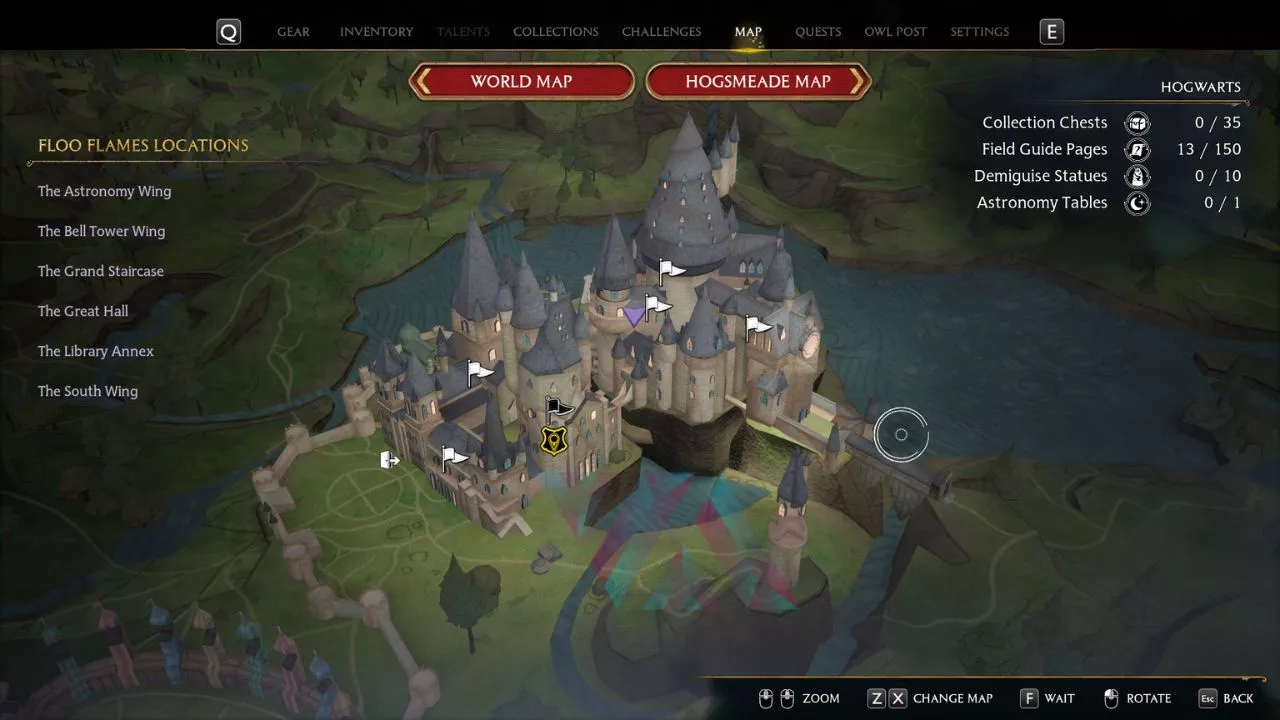The image size is (1280, 720).
Task: Switch to the World Map
Action: tap(521, 82)
